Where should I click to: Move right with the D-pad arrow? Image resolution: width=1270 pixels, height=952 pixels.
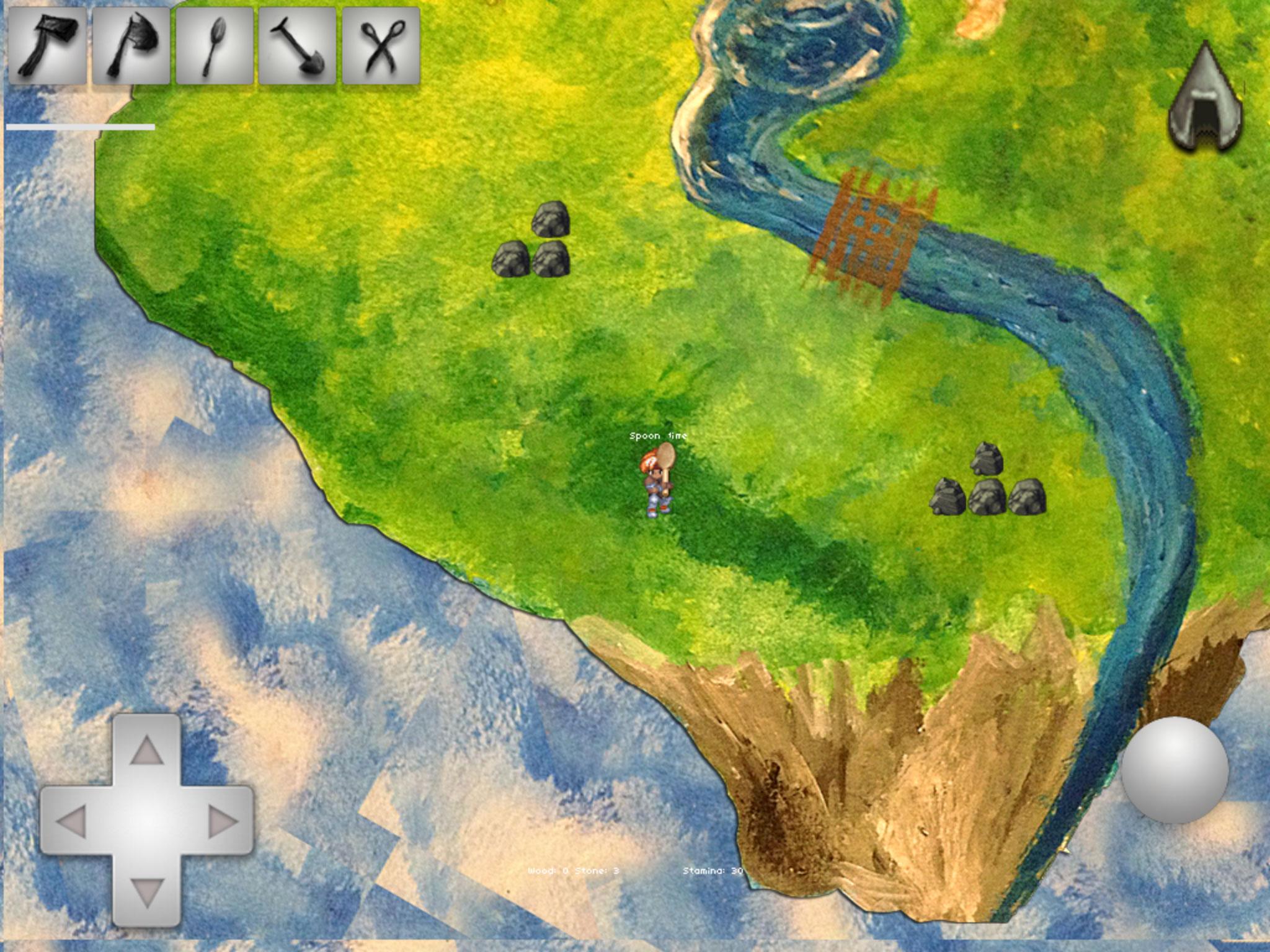(x=223, y=822)
